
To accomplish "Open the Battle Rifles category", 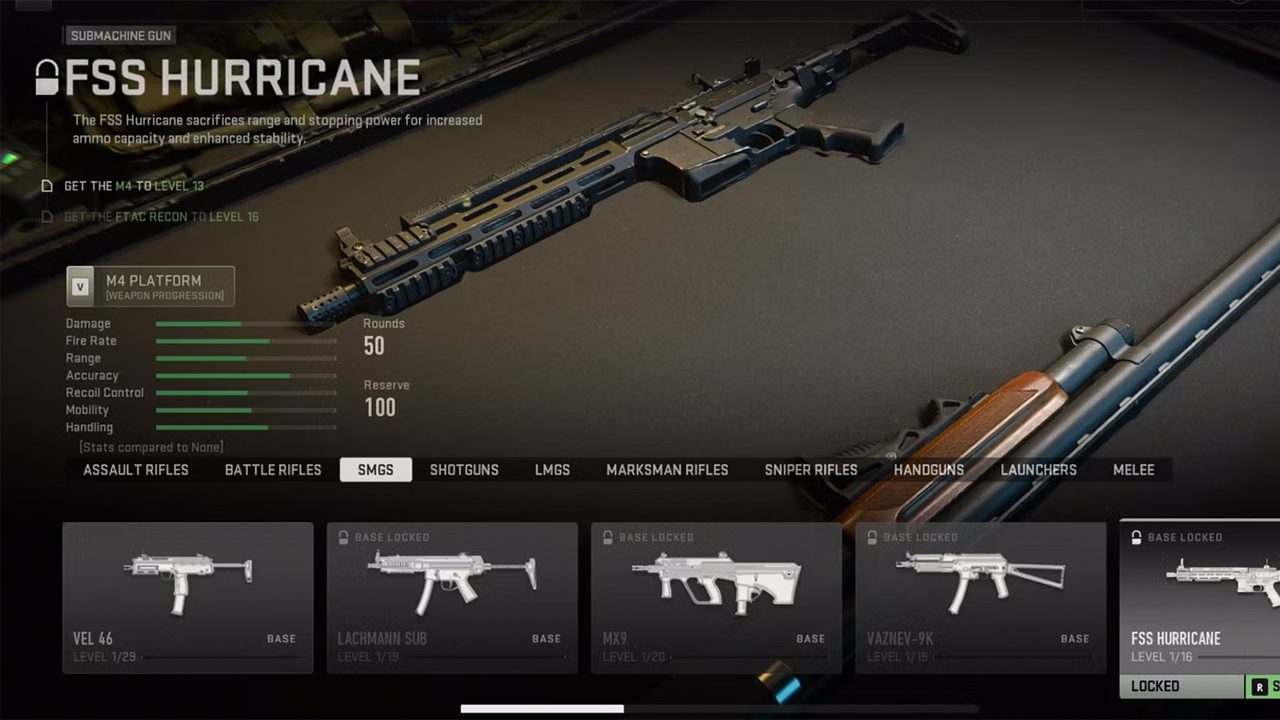I will [x=273, y=470].
